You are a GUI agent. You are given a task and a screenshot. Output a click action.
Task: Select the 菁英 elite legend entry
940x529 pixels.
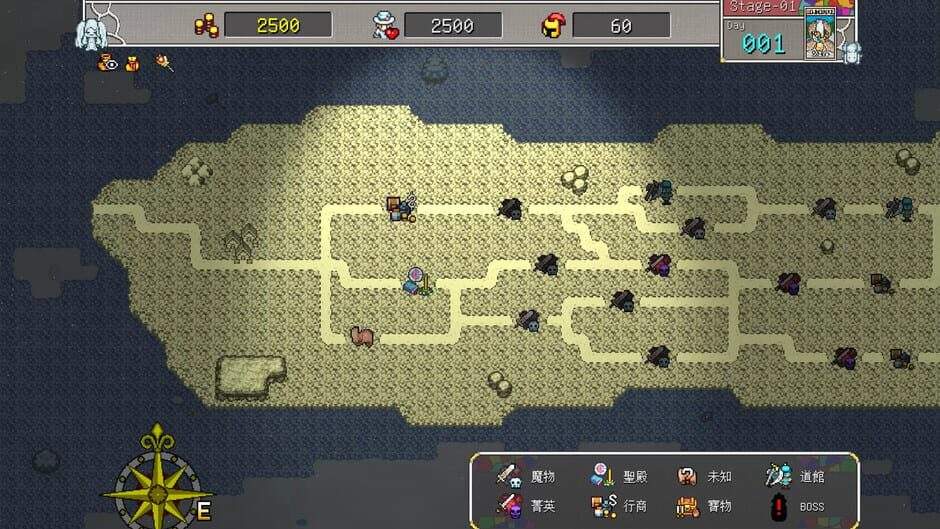pos(526,506)
